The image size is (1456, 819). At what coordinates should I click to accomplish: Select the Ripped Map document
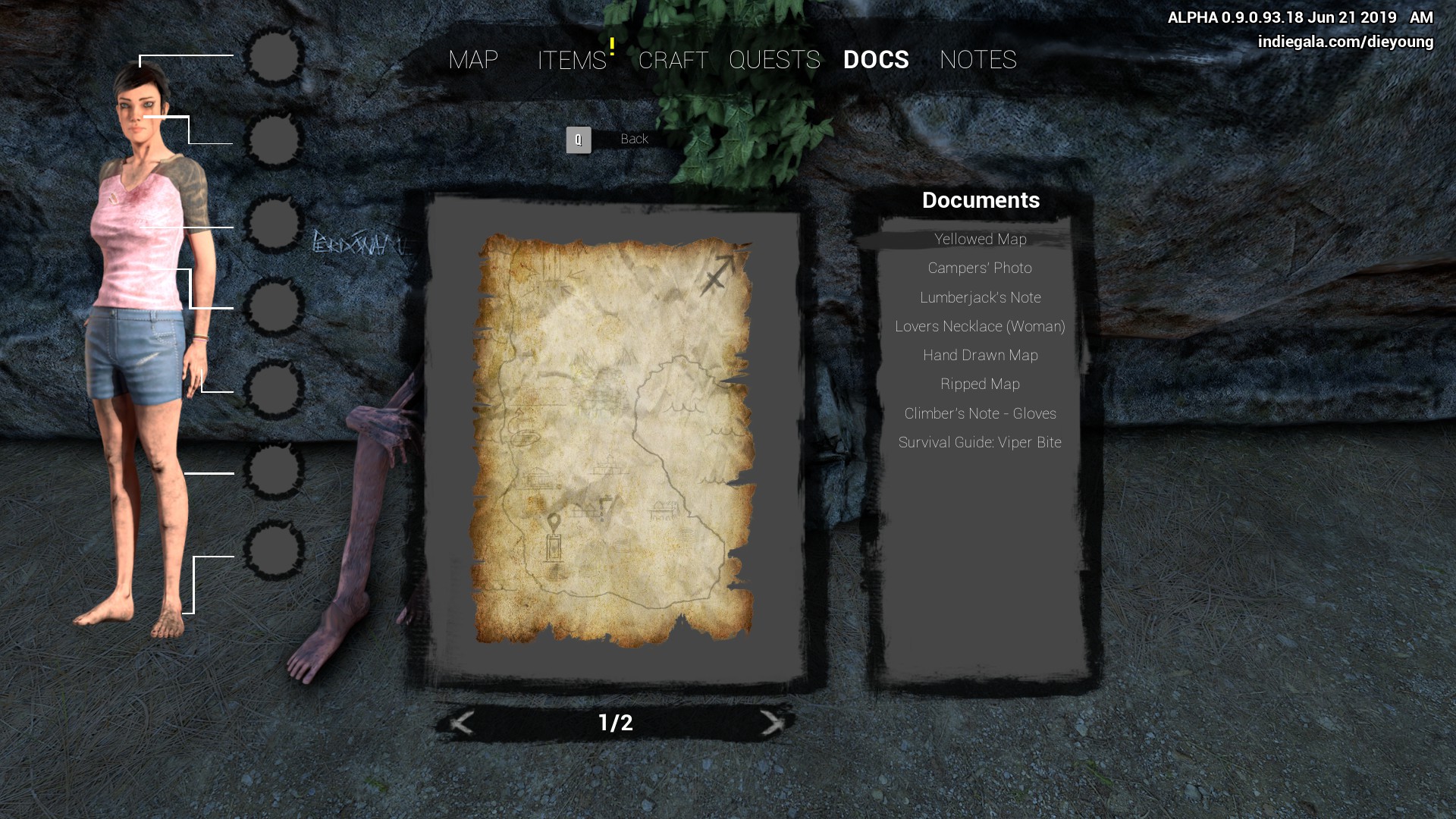(x=980, y=384)
